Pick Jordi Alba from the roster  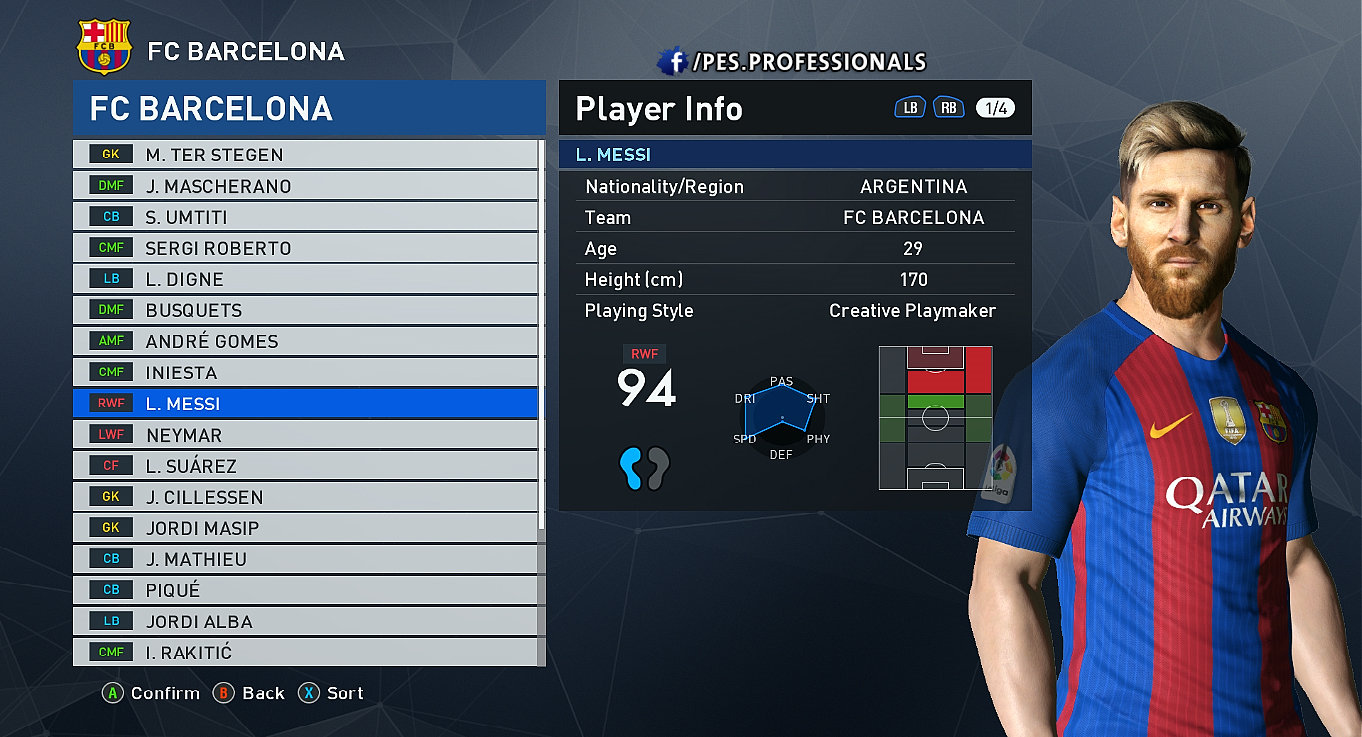(x=305, y=621)
